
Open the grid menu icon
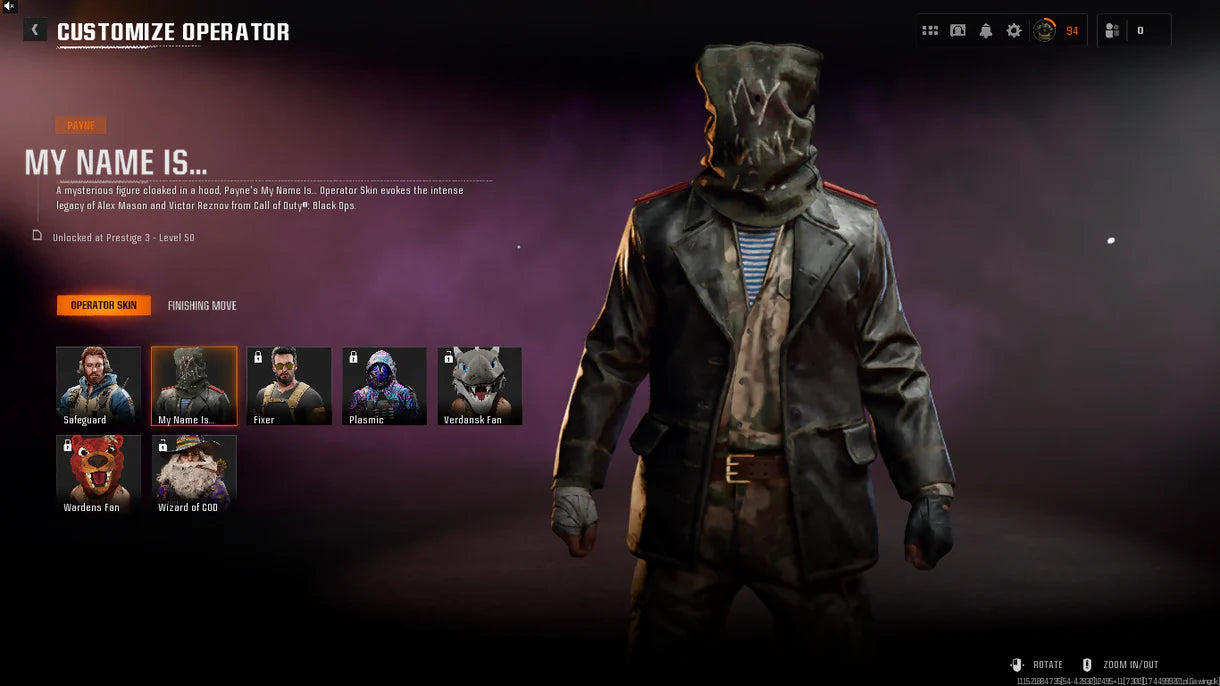click(930, 31)
